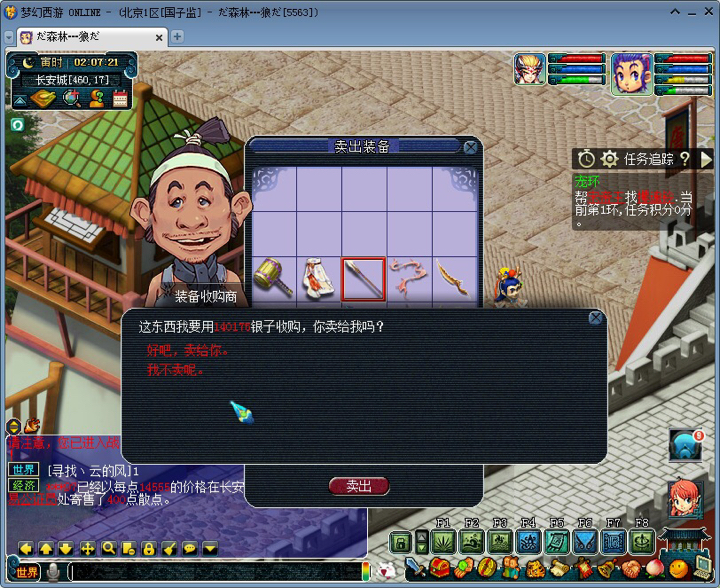Close the game tab だ森林---狼だ

(157, 37)
